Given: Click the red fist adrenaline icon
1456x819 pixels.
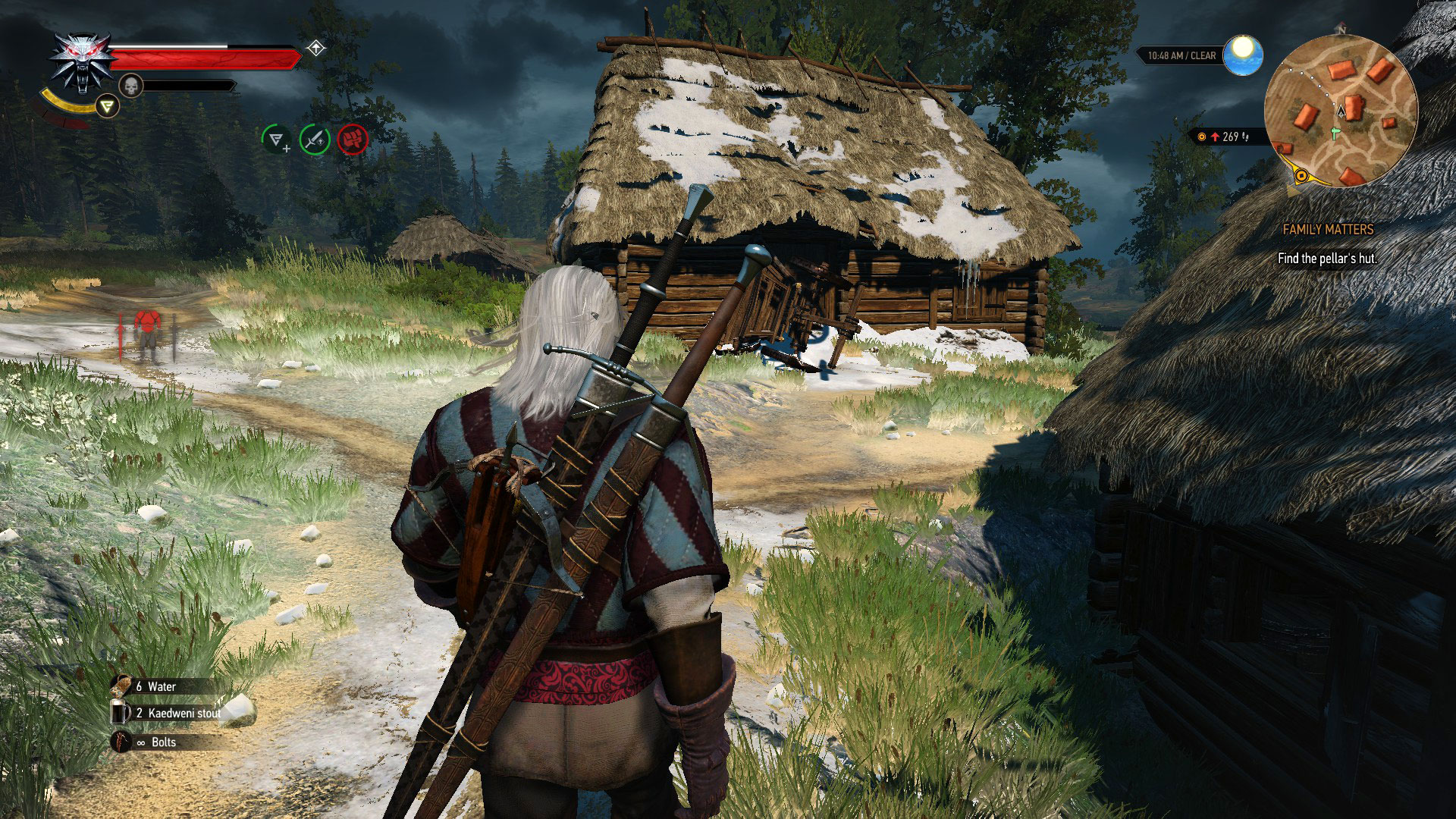Looking at the screenshot, I should coord(352,140).
